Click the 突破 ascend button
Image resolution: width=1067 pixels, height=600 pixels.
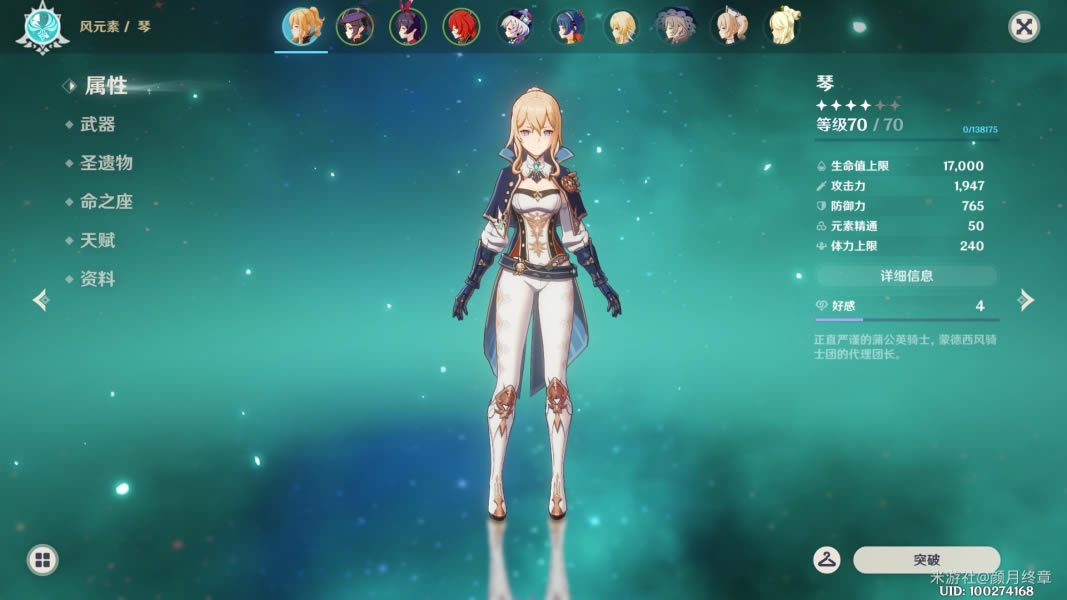[x=926, y=560]
